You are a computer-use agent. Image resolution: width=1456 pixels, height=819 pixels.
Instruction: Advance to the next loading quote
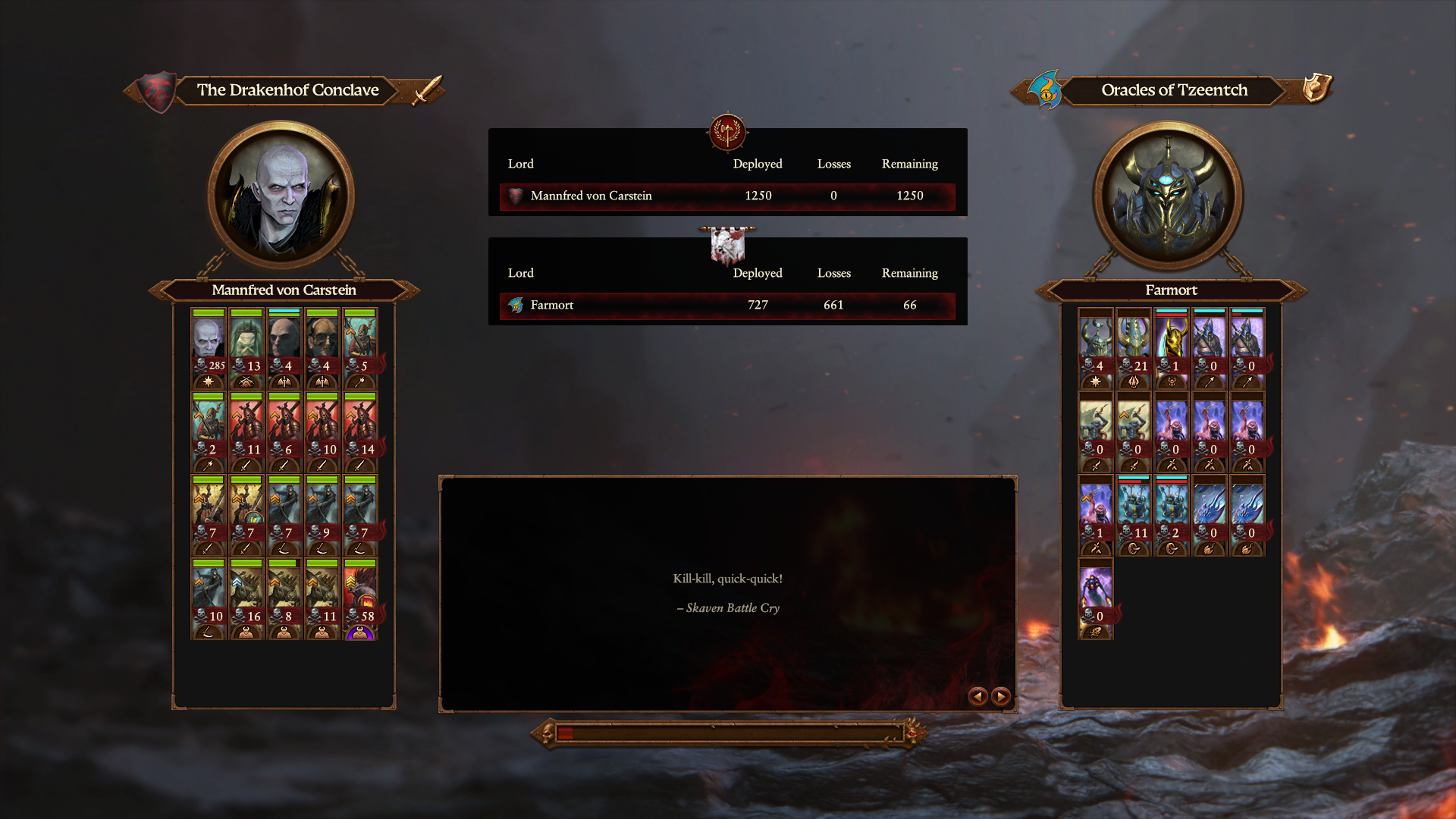point(1001,696)
